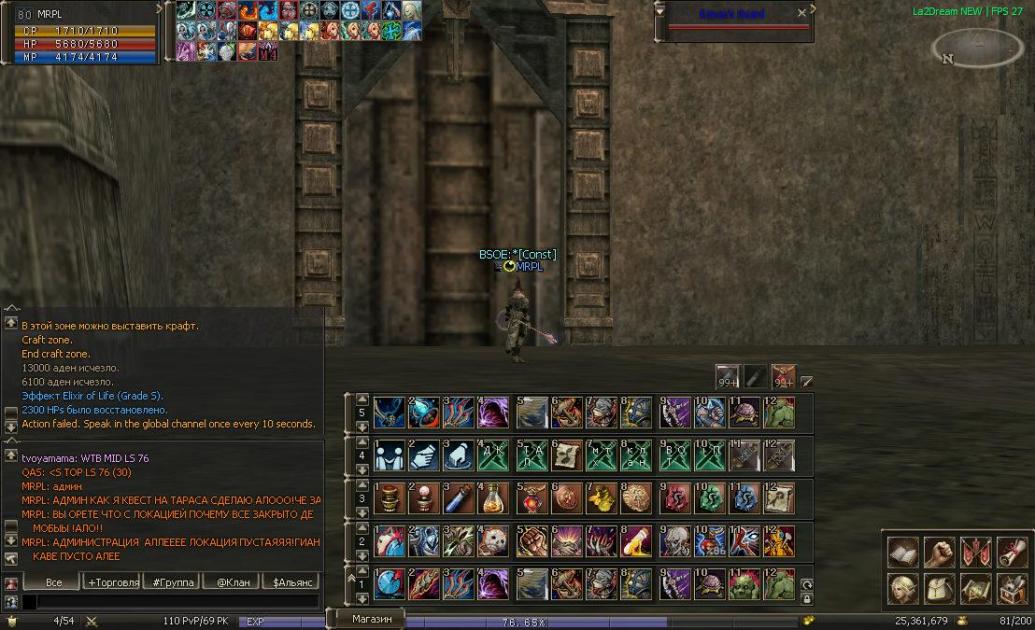Open the character status elf portrait icon
Screen dimensions: 1035x630
(x=904, y=588)
